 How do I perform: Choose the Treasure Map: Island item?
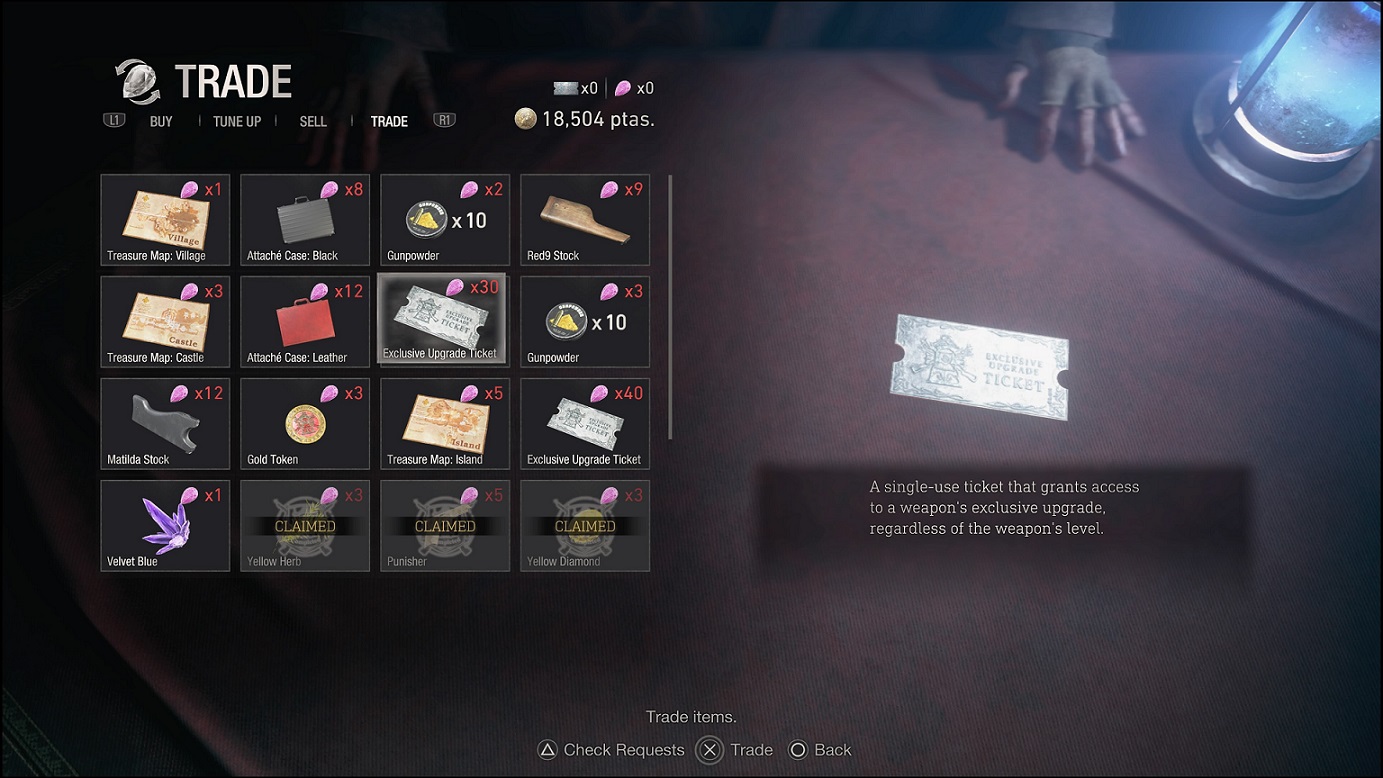point(444,423)
